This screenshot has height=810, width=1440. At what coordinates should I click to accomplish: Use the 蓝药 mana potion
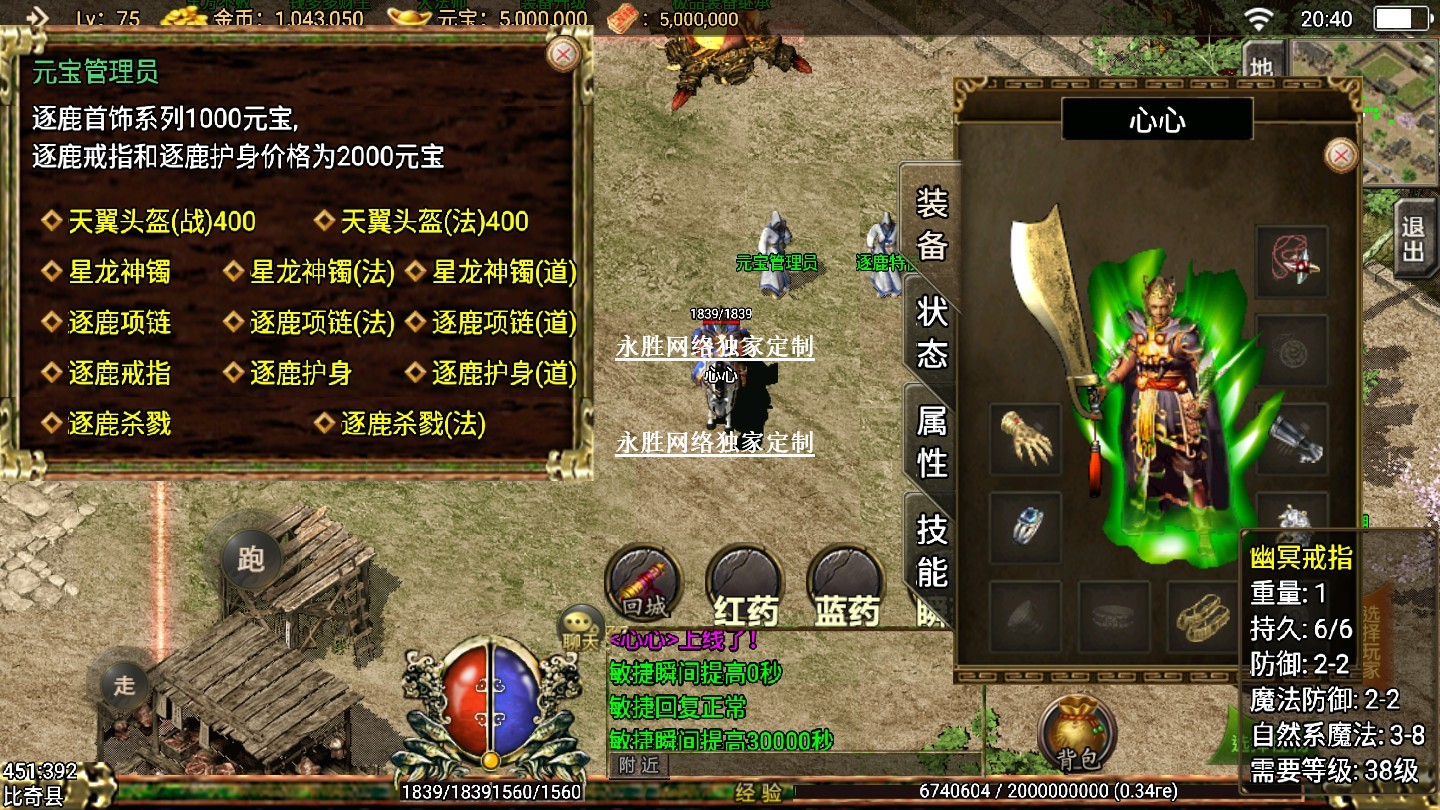tap(847, 585)
